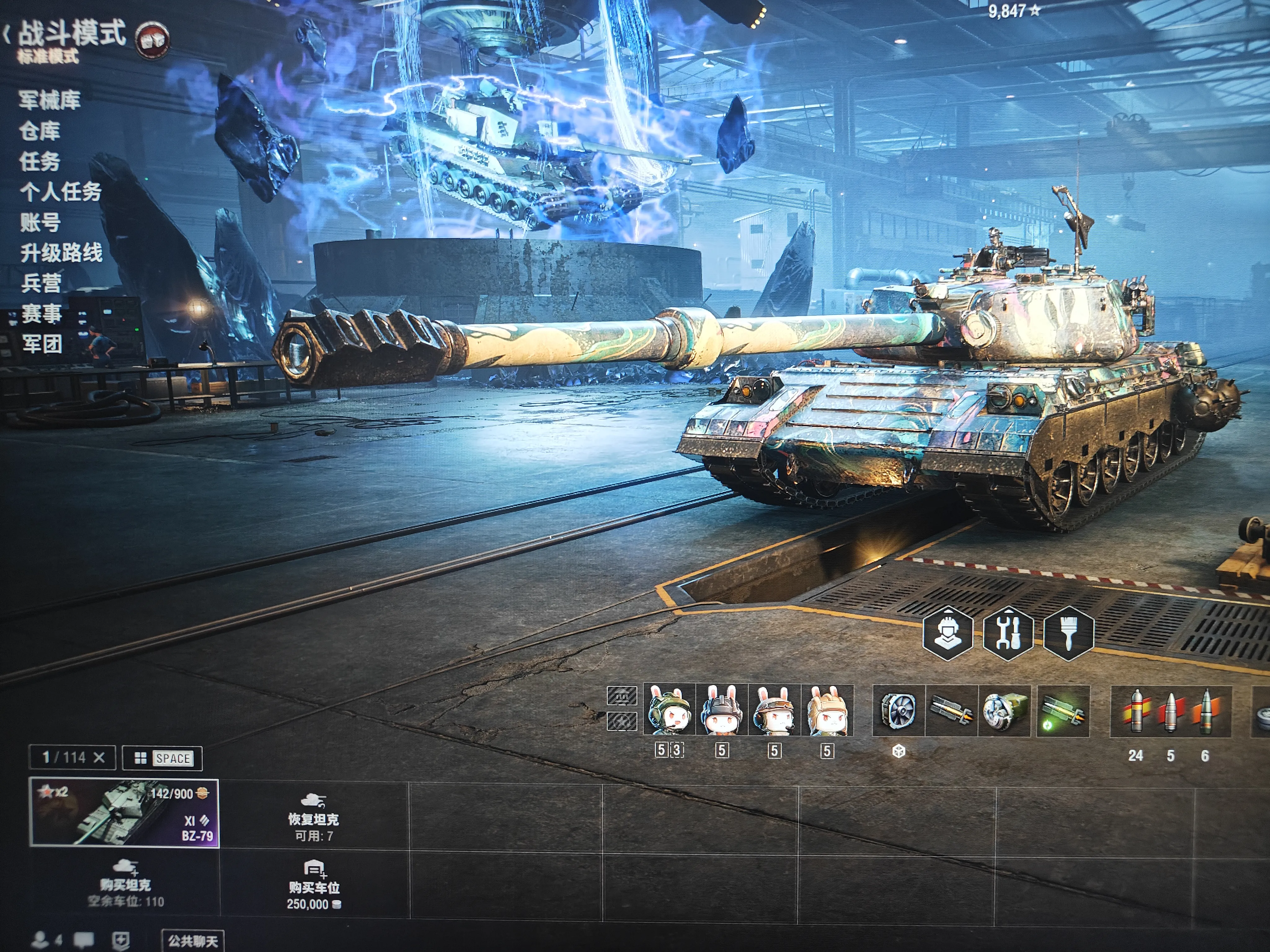Open the 公共聊天 public chat tab

193,941
